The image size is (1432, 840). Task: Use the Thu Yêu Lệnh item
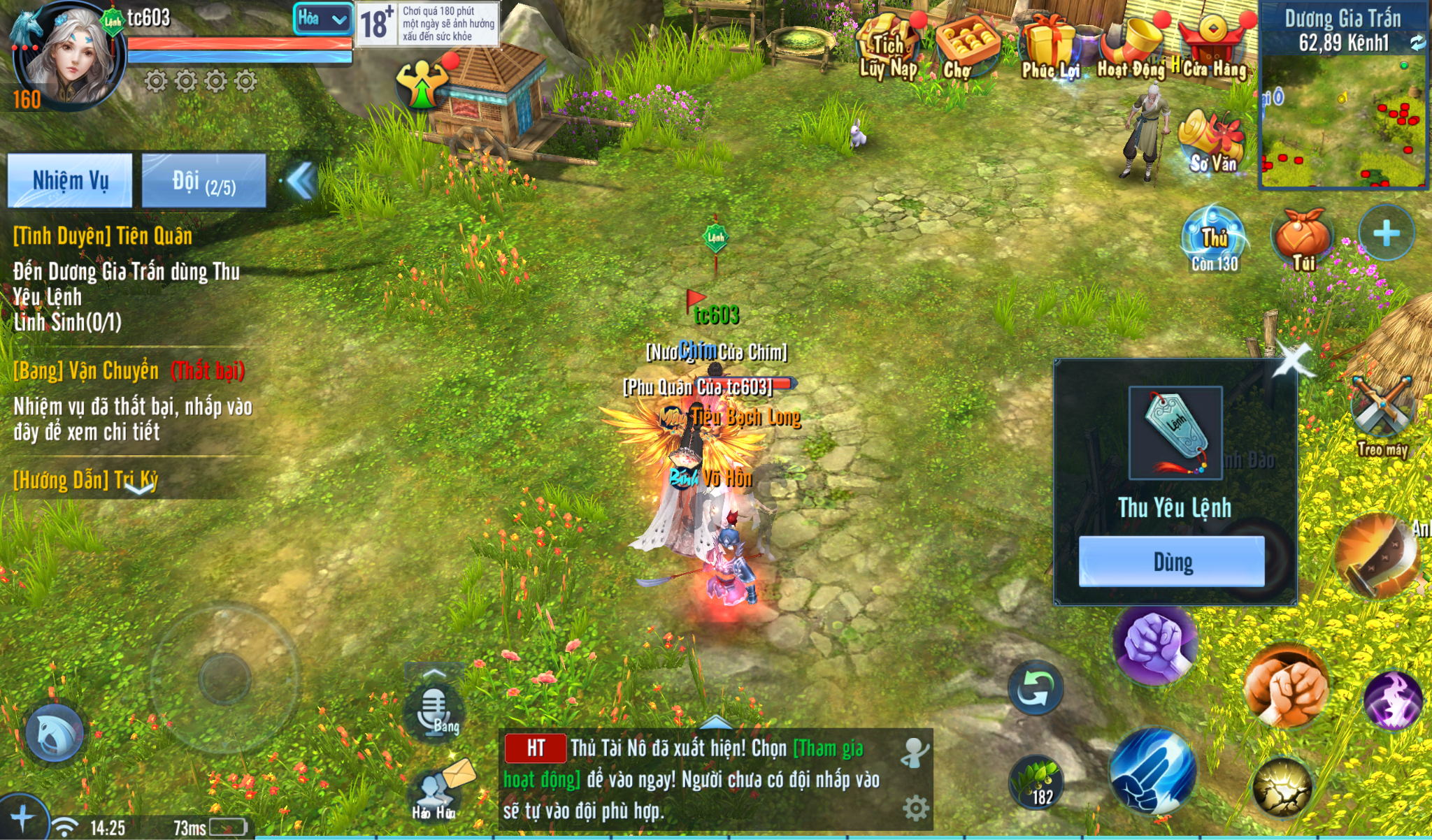point(1171,561)
